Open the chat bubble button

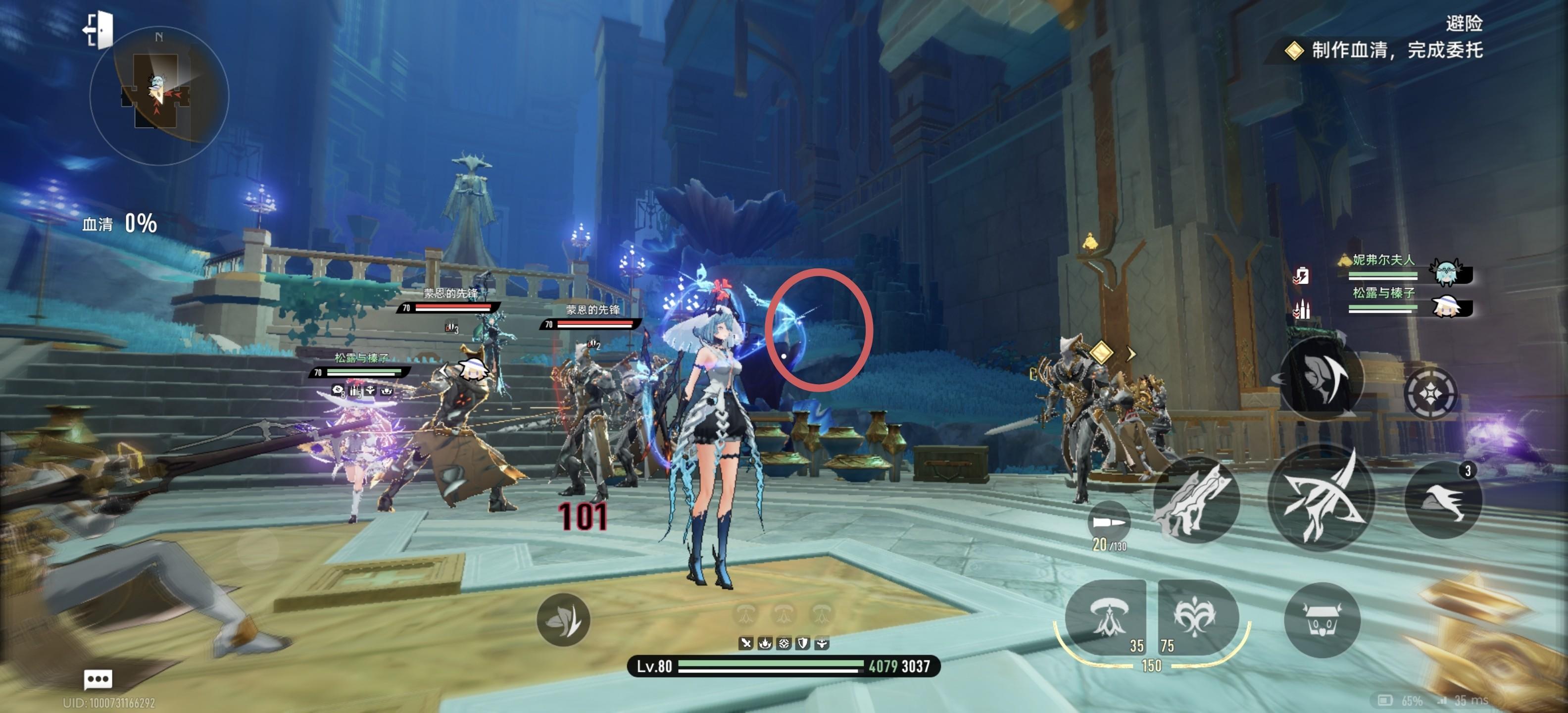pos(98,679)
